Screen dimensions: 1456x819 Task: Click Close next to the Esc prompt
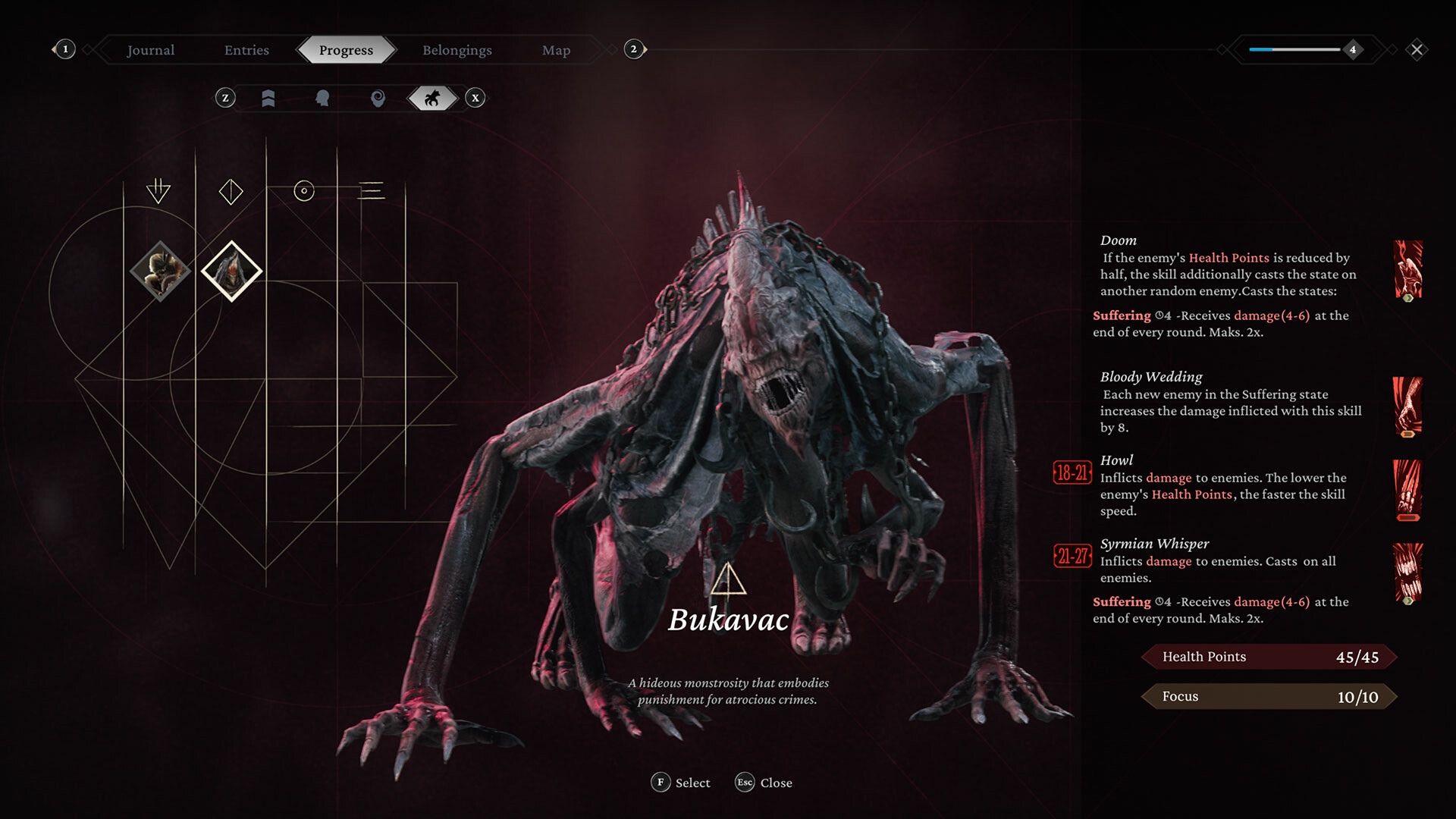point(775,783)
